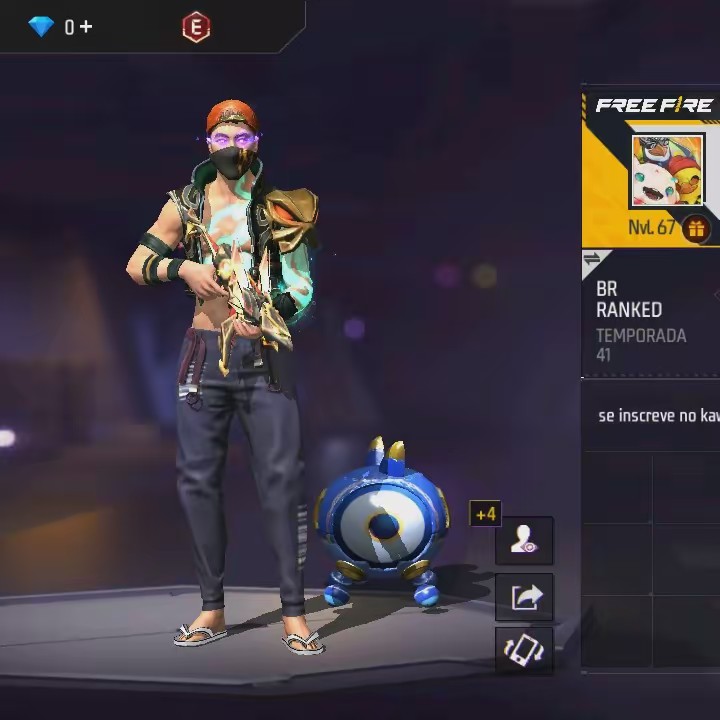Open the character silhouette view button
The image size is (720, 720).
pyautogui.click(x=524, y=541)
